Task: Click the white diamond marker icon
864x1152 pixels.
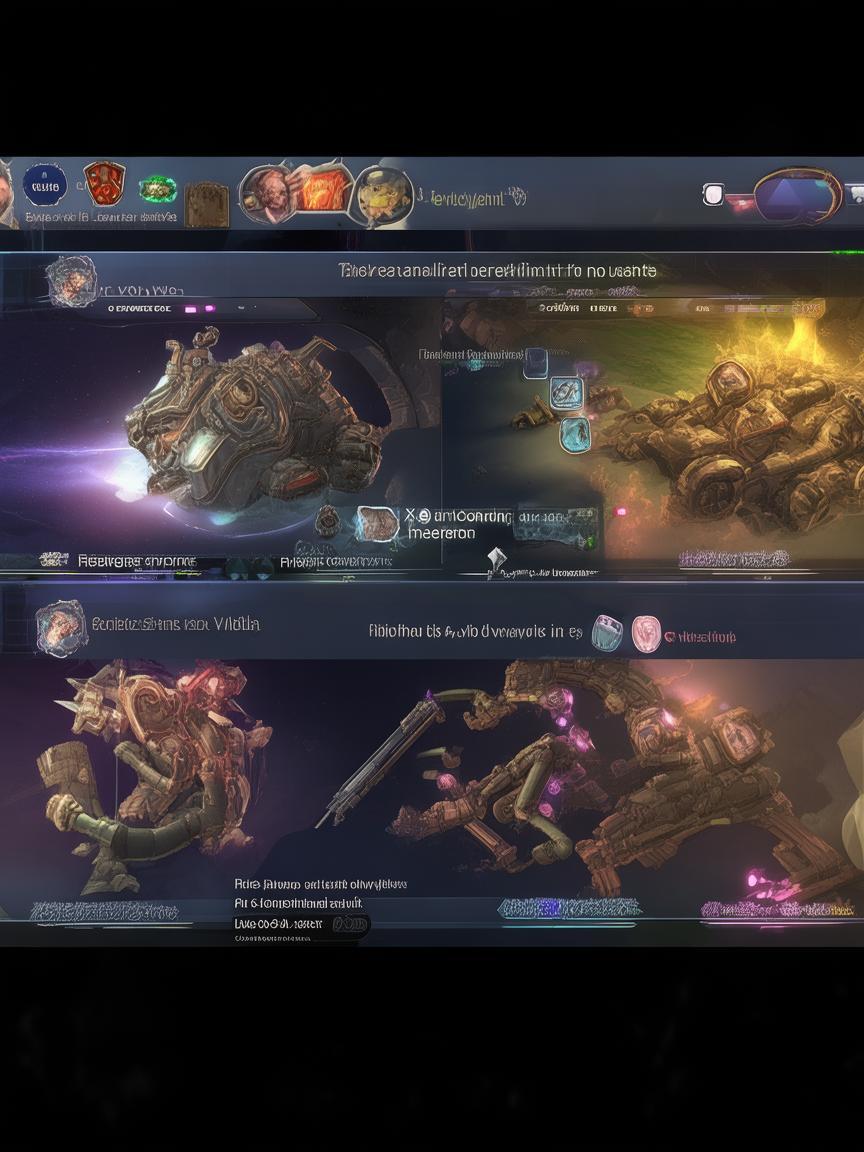Action: pyautogui.click(x=497, y=558)
